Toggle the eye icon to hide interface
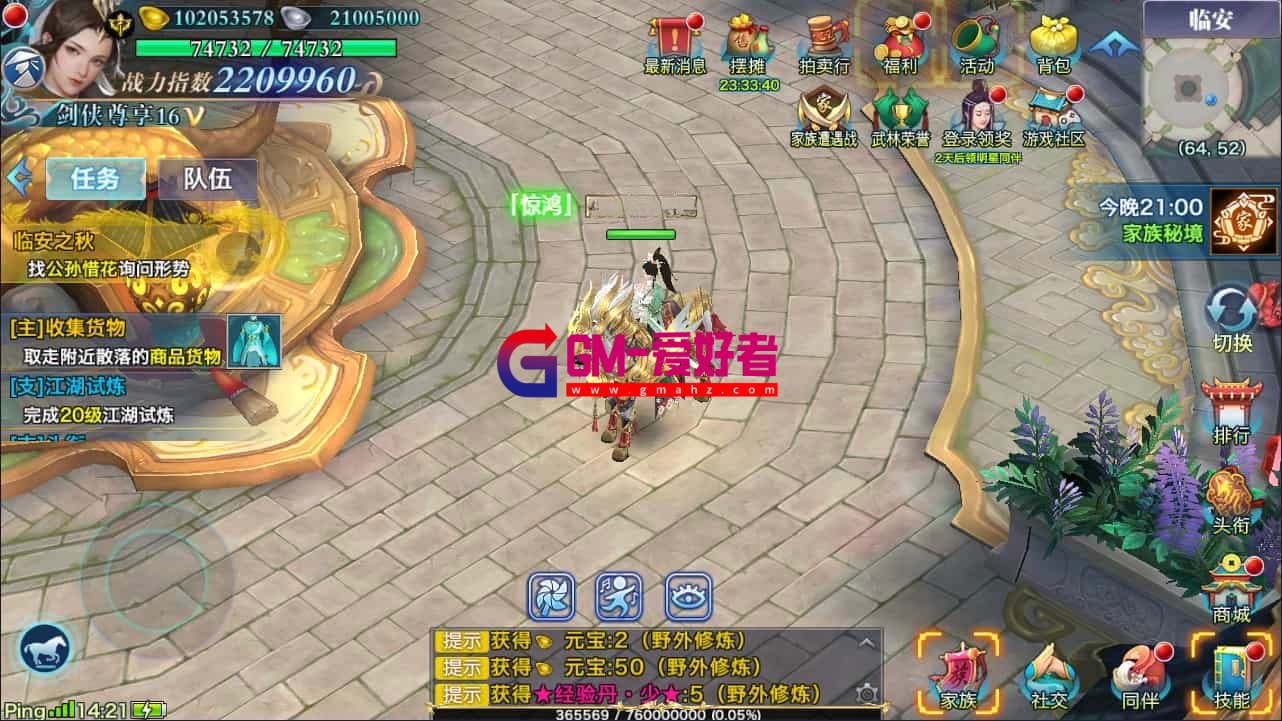Image resolution: width=1282 pixels, height=721 pixels. tap(686, 596)
